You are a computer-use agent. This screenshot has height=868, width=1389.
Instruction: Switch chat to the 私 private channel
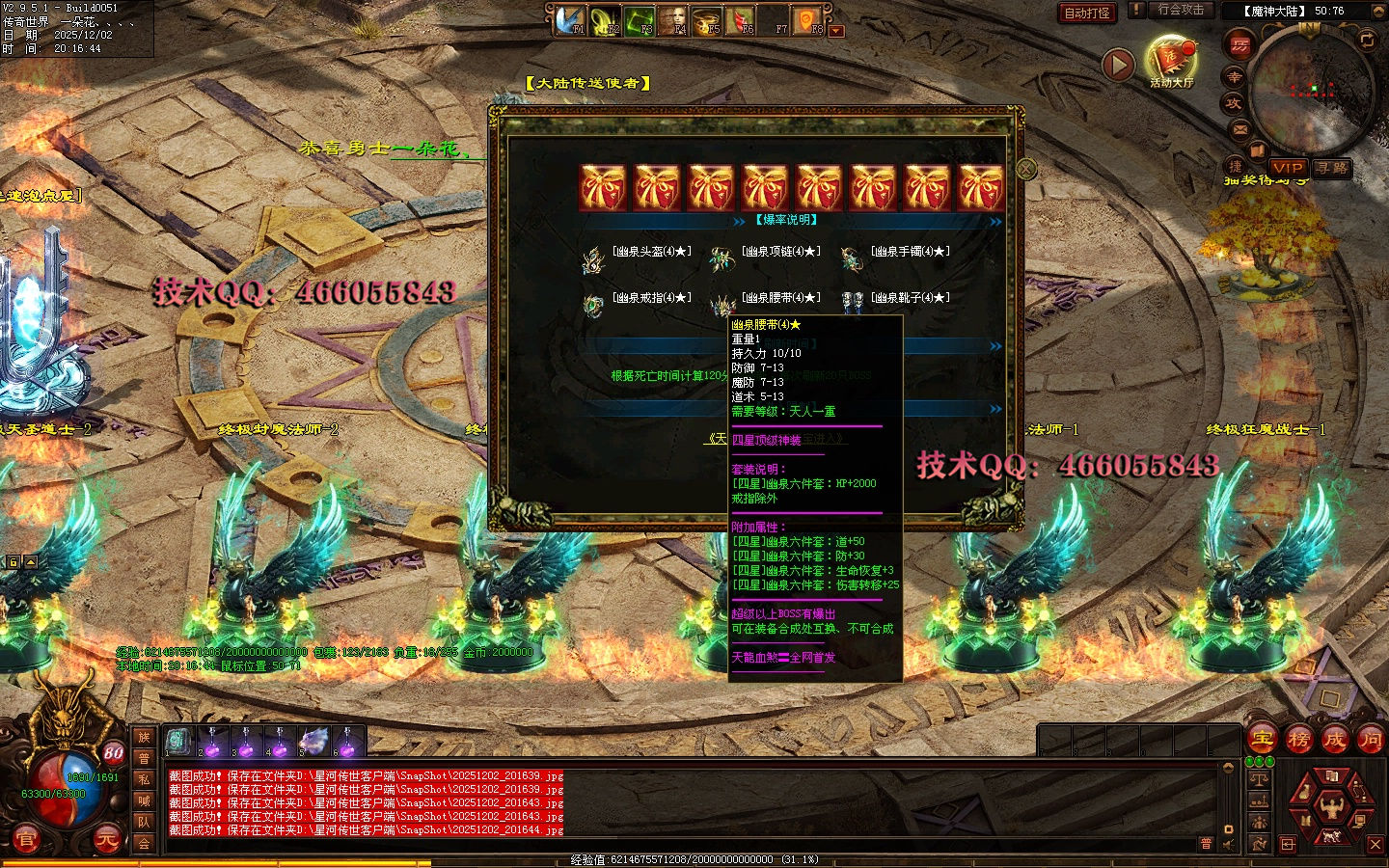pos(144,779)
